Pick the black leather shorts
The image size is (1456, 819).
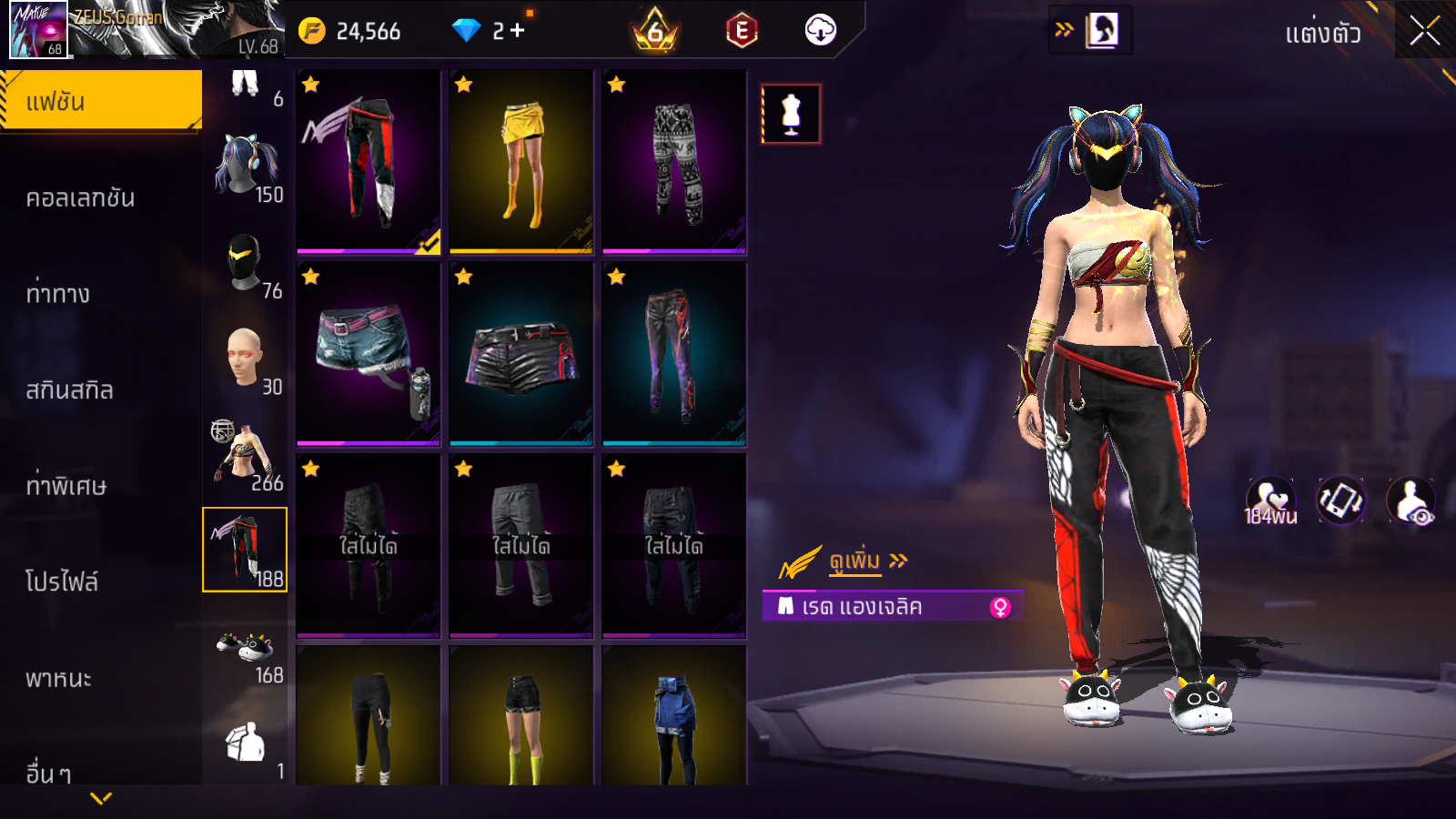521,354
